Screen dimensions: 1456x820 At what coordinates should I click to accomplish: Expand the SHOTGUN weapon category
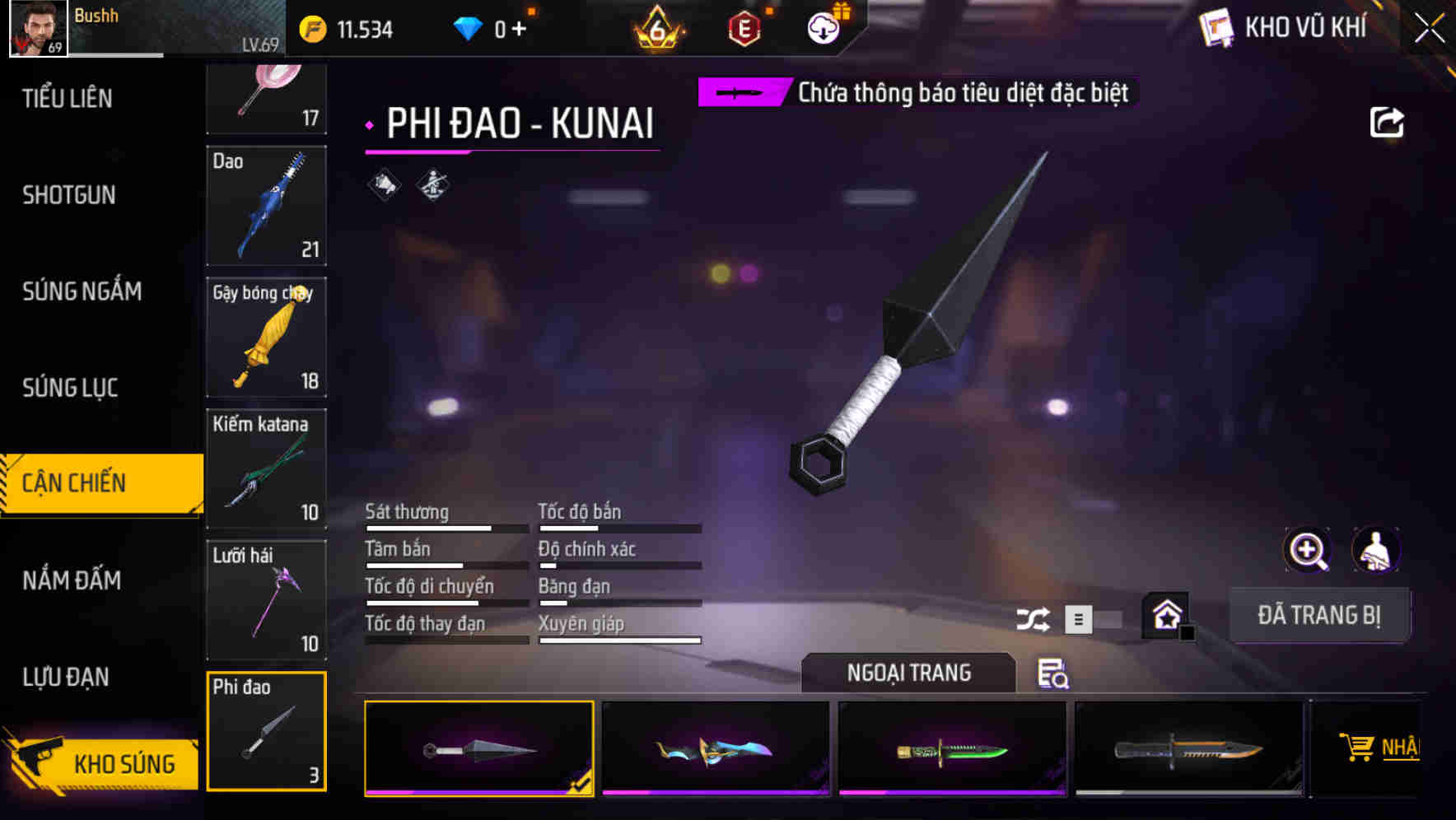70,195
